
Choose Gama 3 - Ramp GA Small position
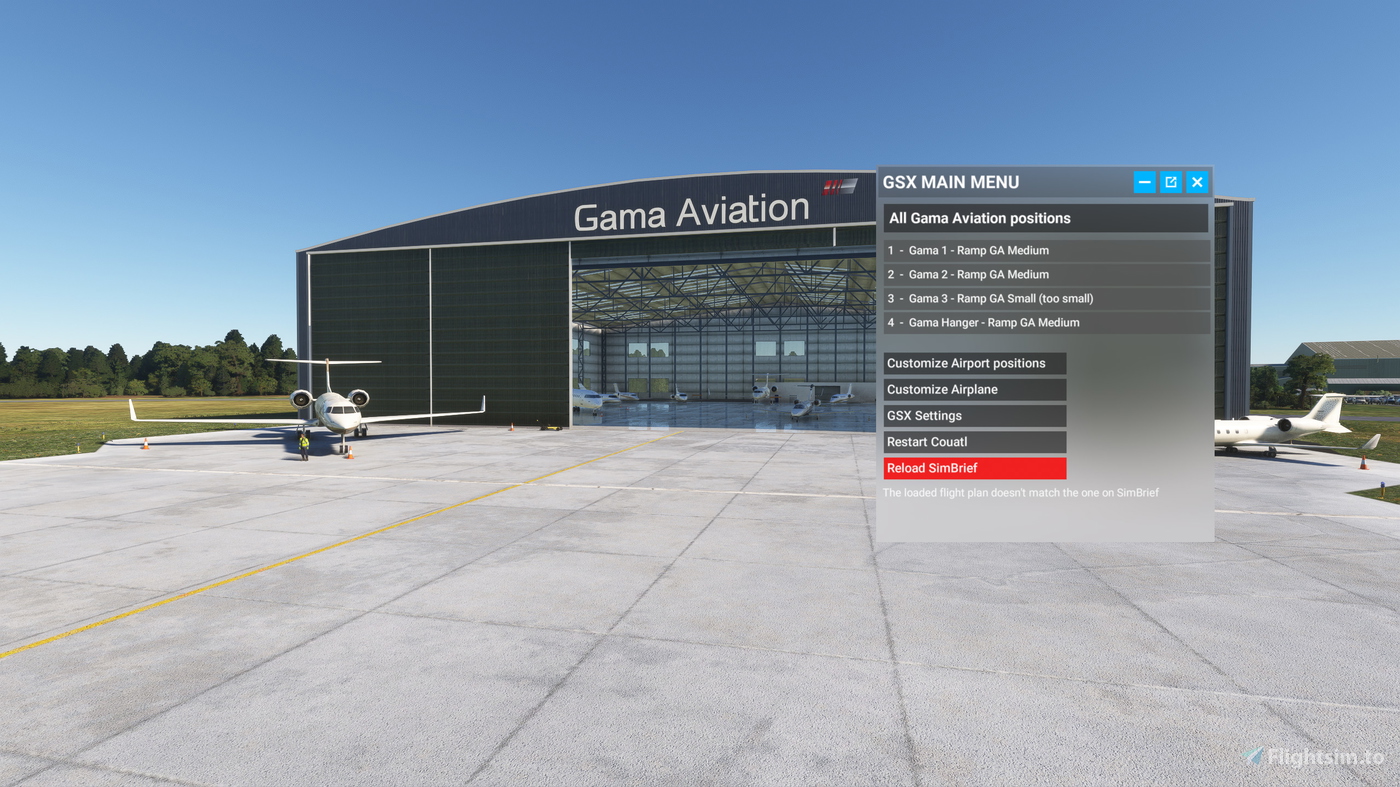pyautogui.click(x=1045, y=297)
